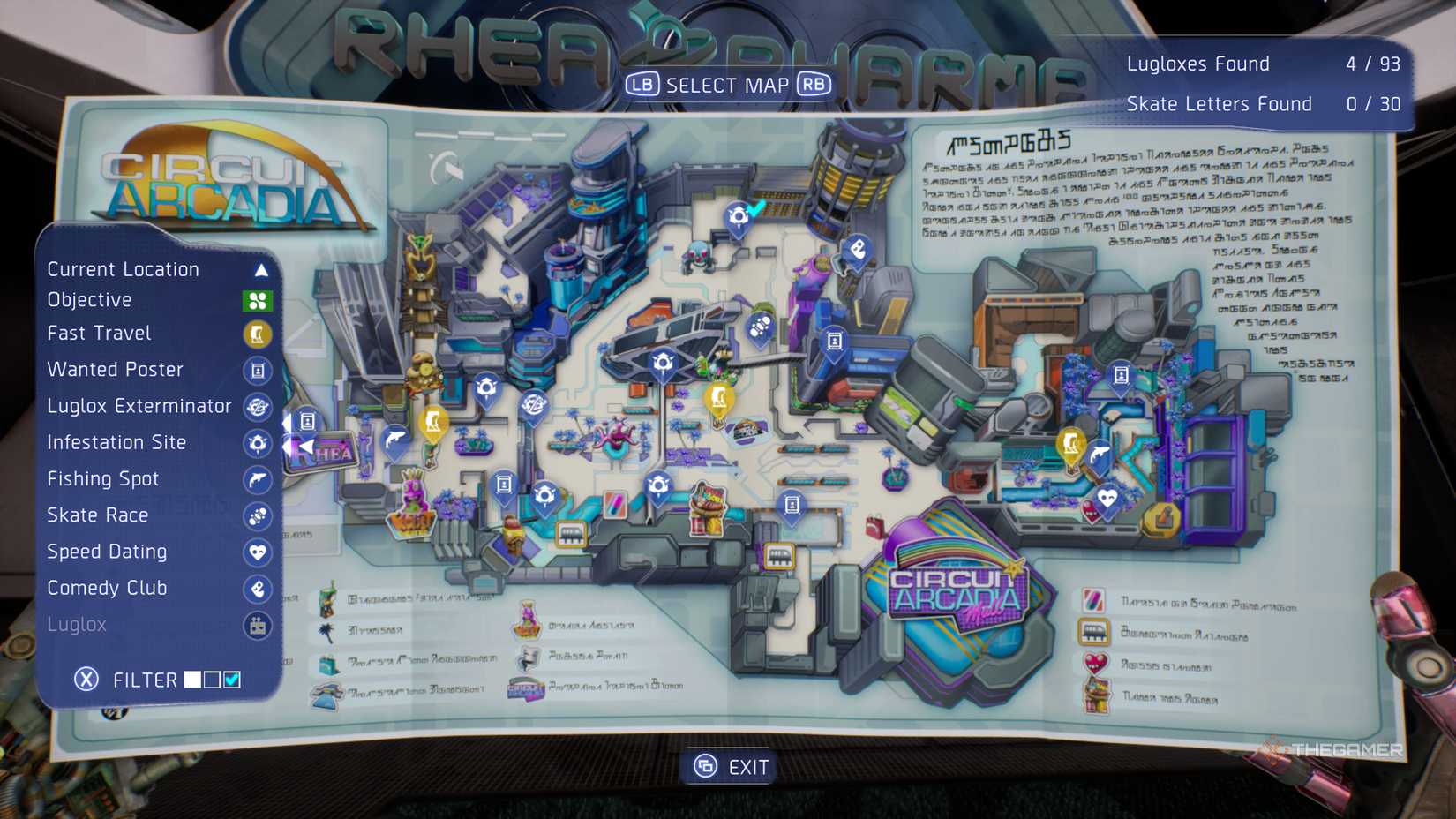Screen dimensions: 1456x819
Task: Click the Wanted Poster icon in the legend
Action: click(258, 371)
